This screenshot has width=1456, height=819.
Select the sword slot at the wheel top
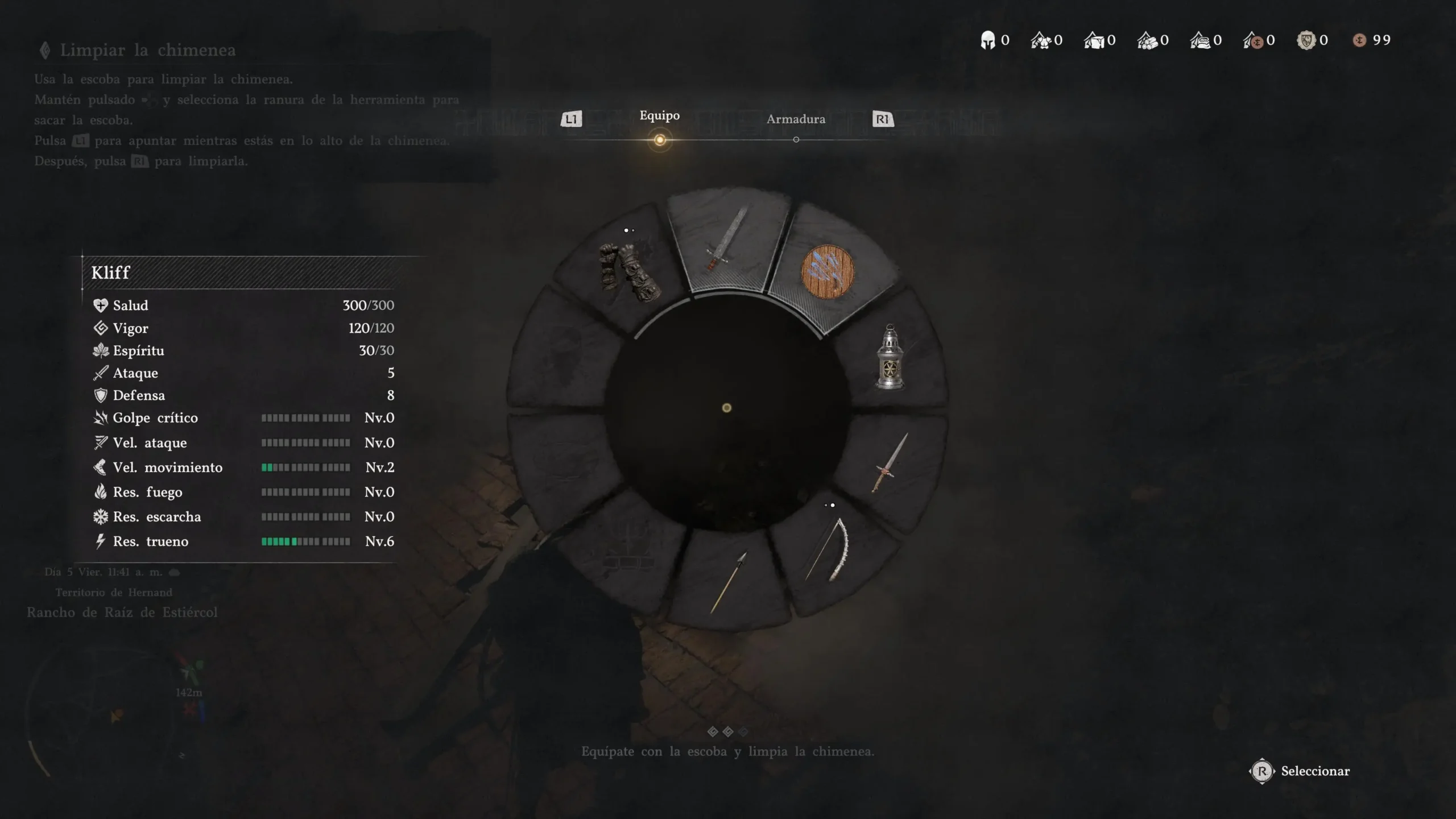[727, 239]
